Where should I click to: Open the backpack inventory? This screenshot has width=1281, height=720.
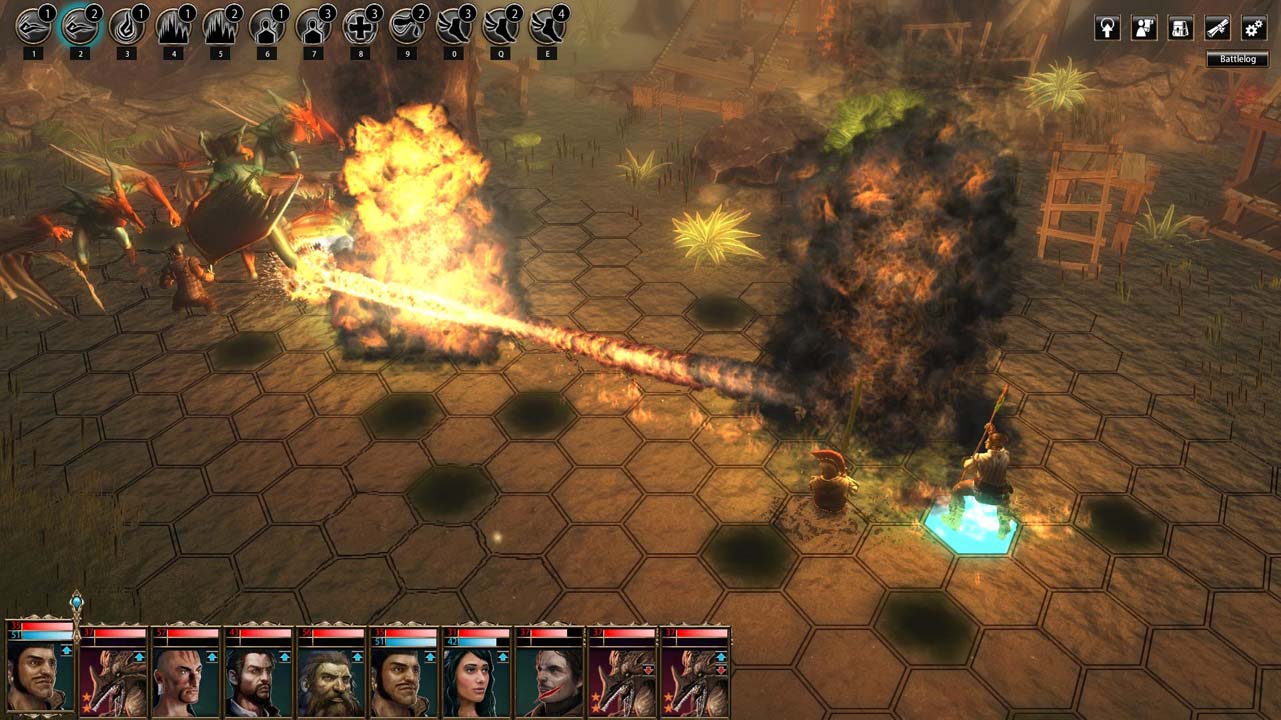pos(1181,28)
